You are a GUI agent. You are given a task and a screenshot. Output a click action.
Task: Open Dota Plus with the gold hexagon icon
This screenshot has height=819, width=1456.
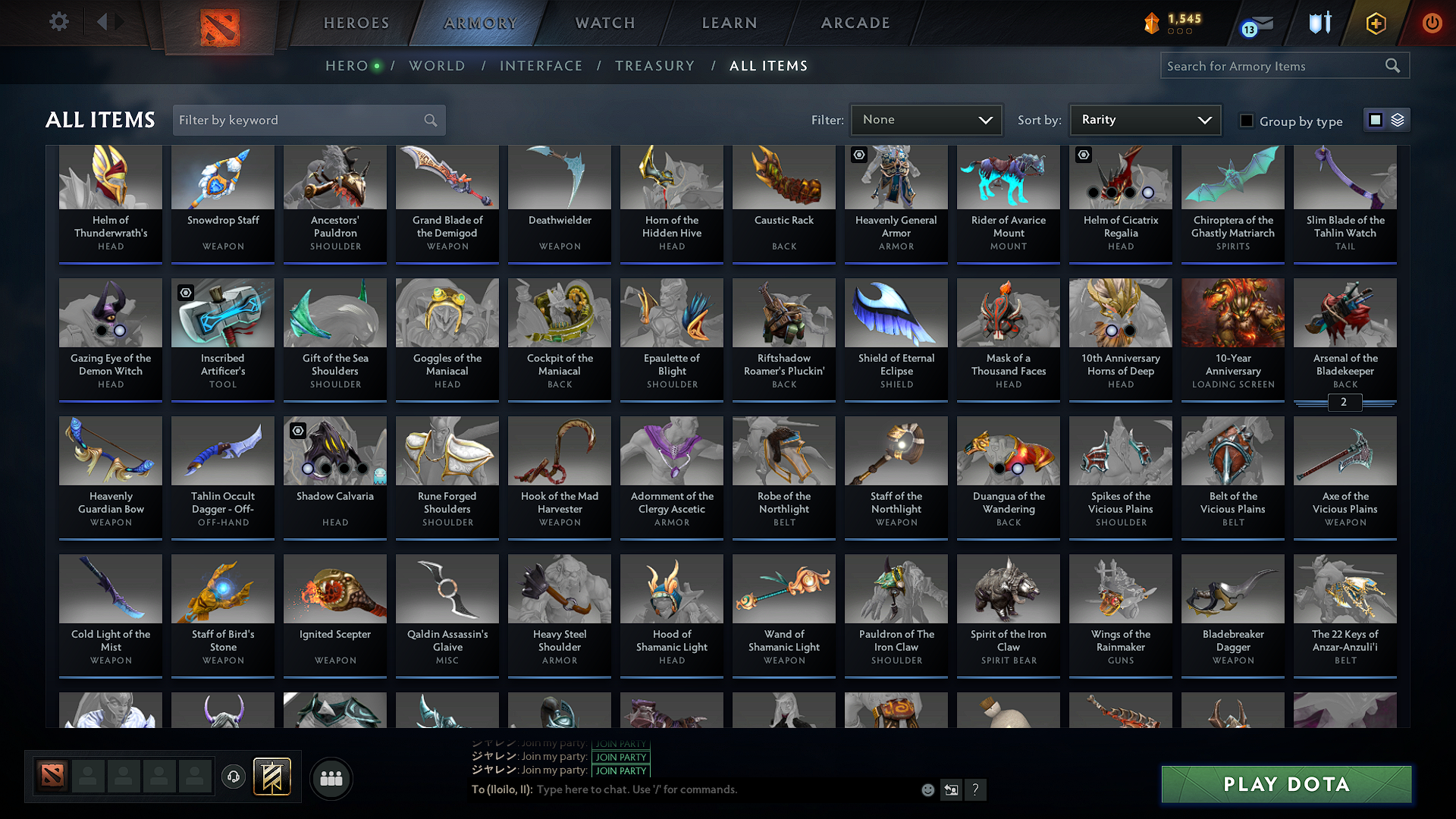[1375, 23]
